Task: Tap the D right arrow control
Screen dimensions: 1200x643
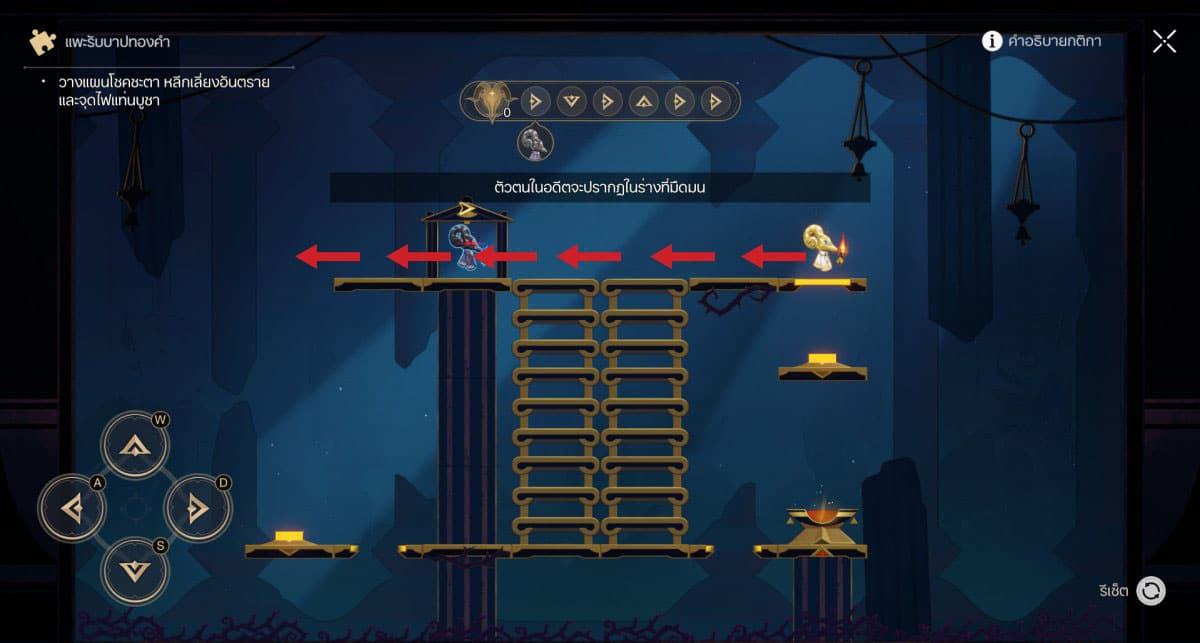Action: pyautogui.click(x=196, y=509)
